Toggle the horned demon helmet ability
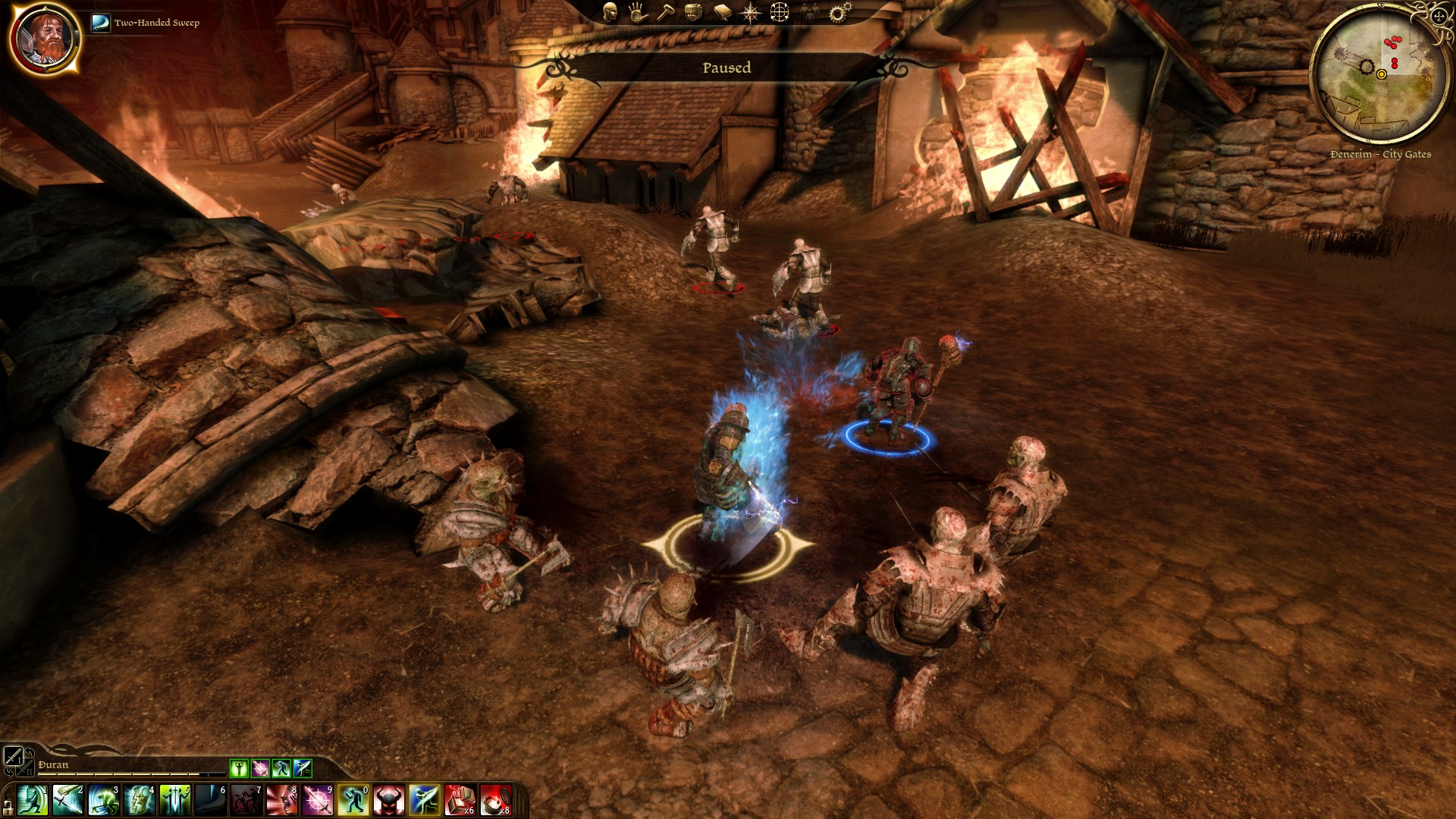This screenshot has width=1456, height=819. (x=388, y=801)
